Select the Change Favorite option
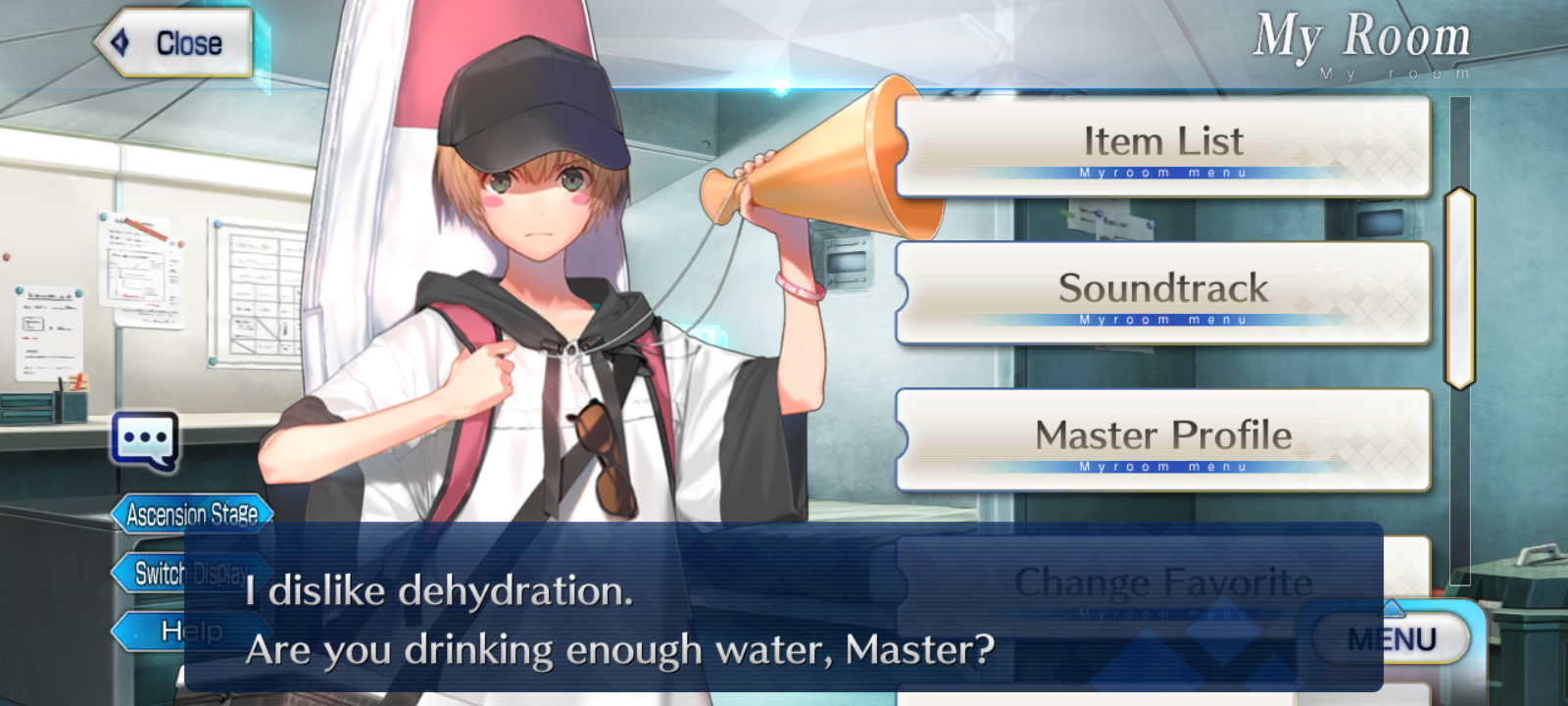Screen dimensions: 1568x706 [x=1162, y=582]
